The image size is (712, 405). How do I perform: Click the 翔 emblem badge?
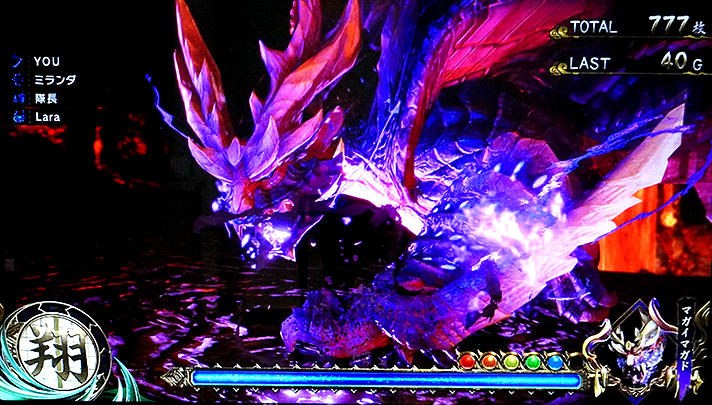click(x=49, y=354)
